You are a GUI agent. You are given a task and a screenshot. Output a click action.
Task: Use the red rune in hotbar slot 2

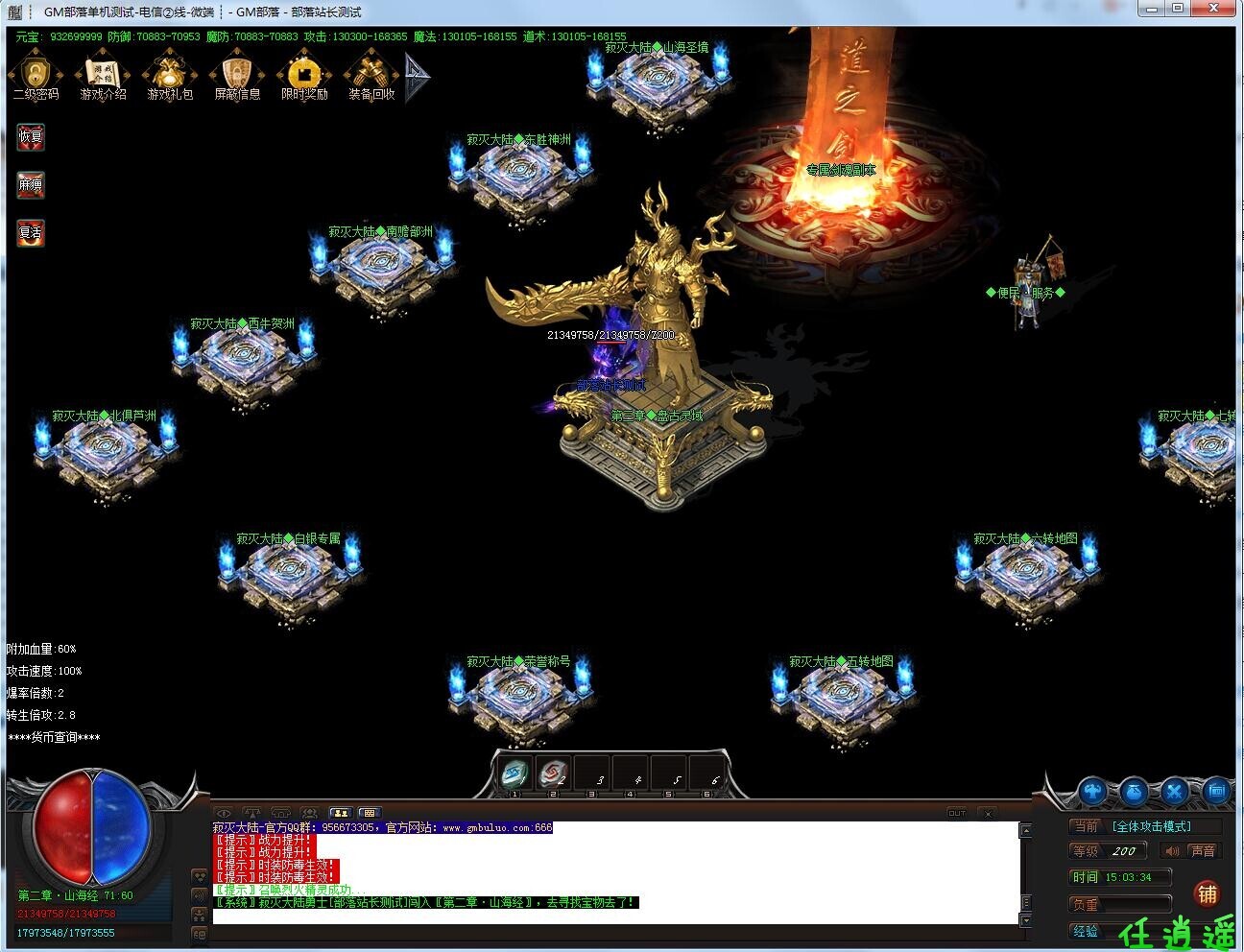click(x=553, y=773)
